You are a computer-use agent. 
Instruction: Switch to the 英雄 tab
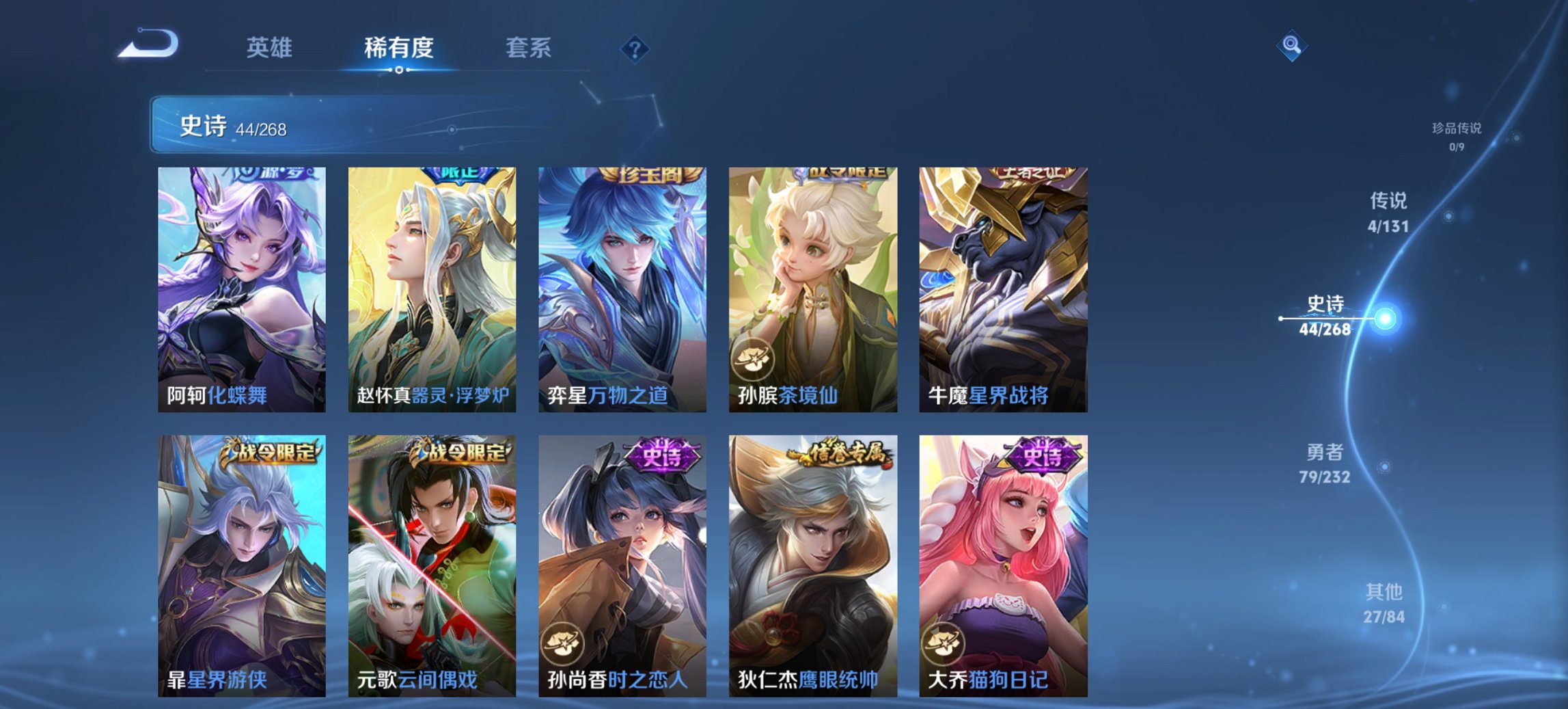pos(271,49)
